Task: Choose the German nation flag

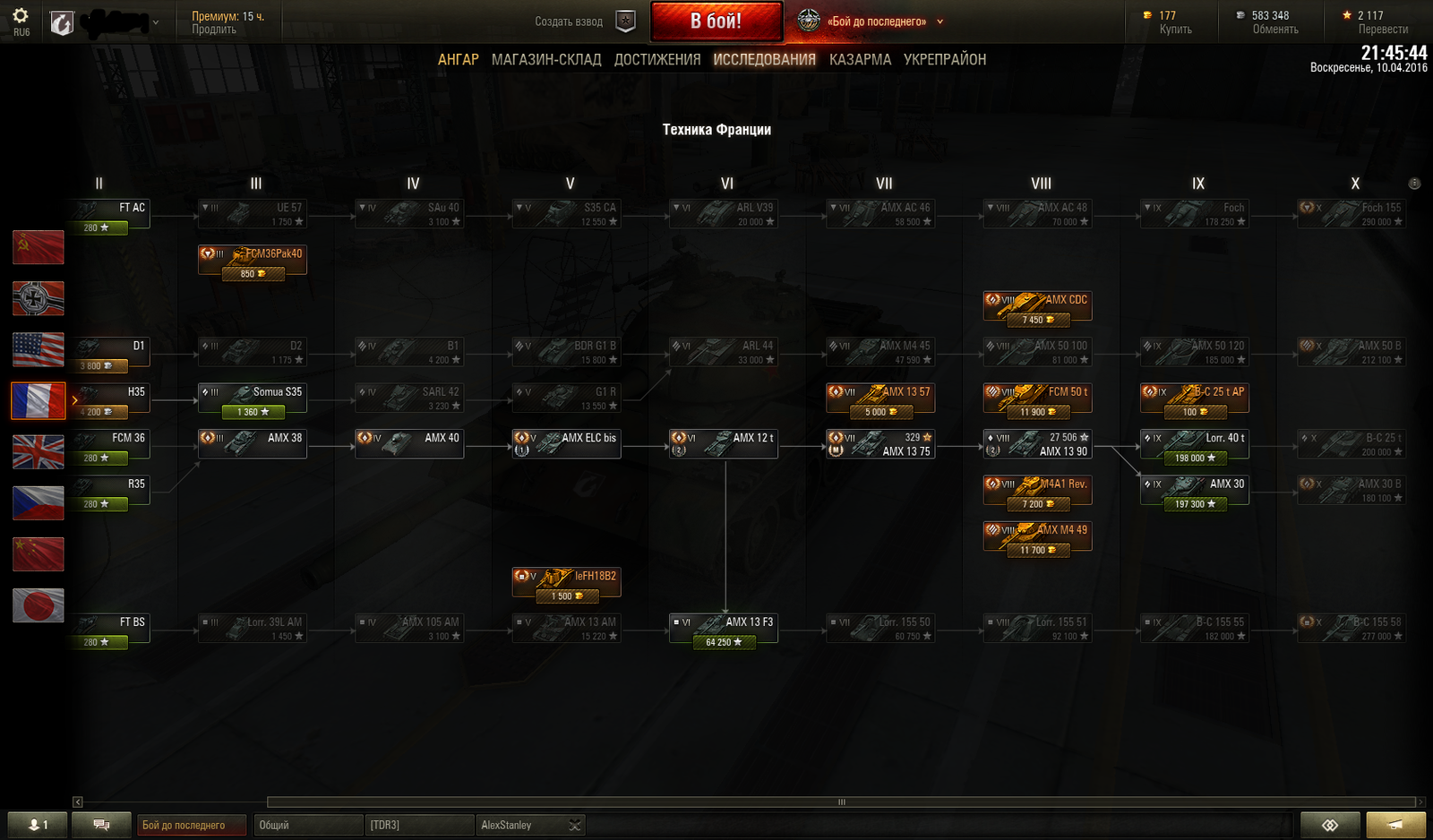Action: pyautogui.click(x=39, y=298)
